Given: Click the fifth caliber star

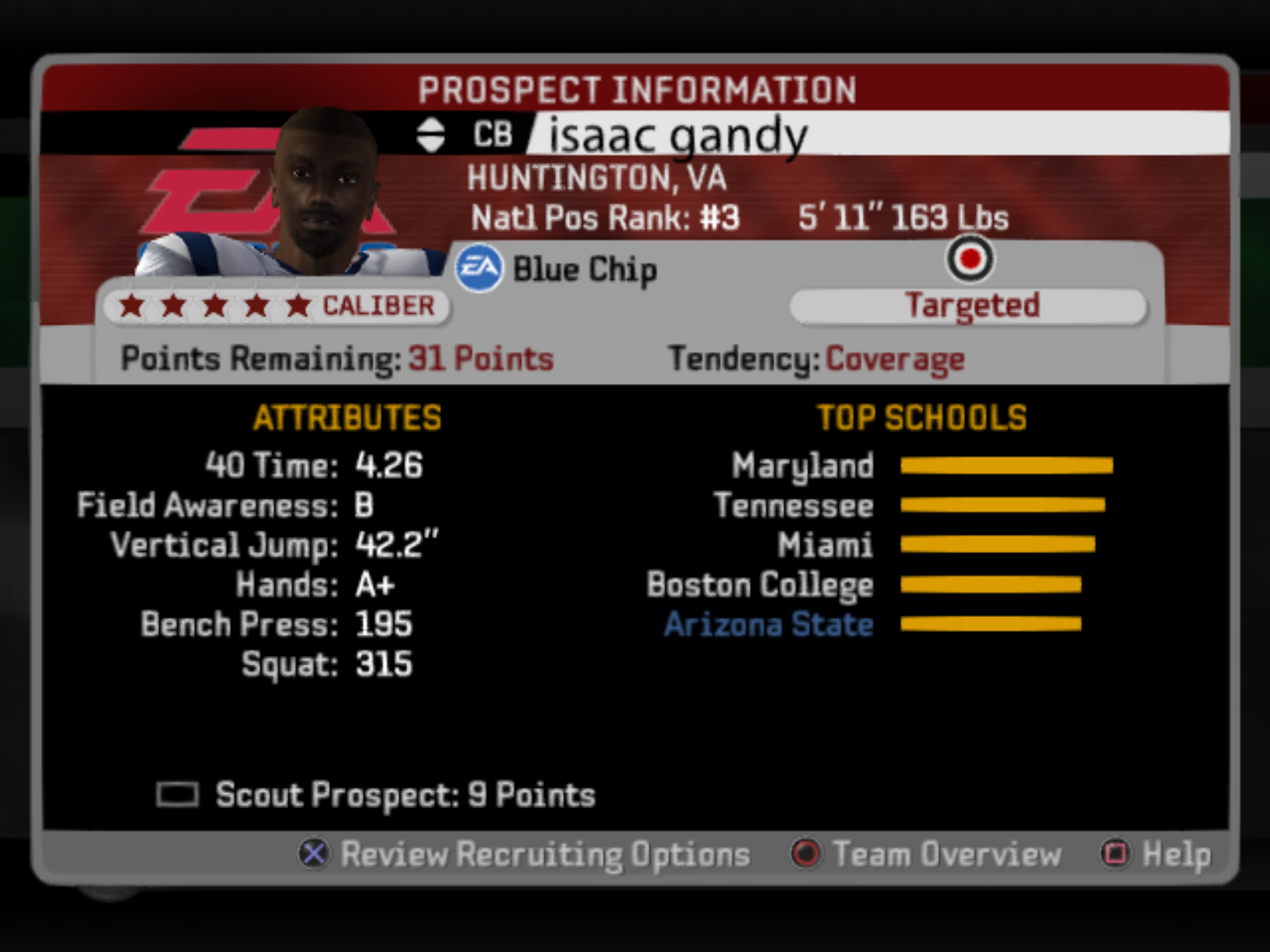Looking at the screenshot, I should pyautogui.click(x=298, y=305).
